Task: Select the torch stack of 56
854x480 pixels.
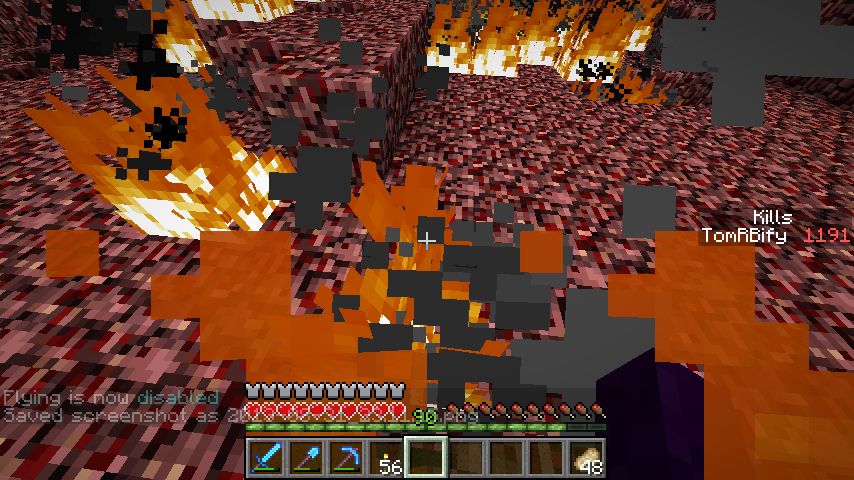Action: point(385,458)
